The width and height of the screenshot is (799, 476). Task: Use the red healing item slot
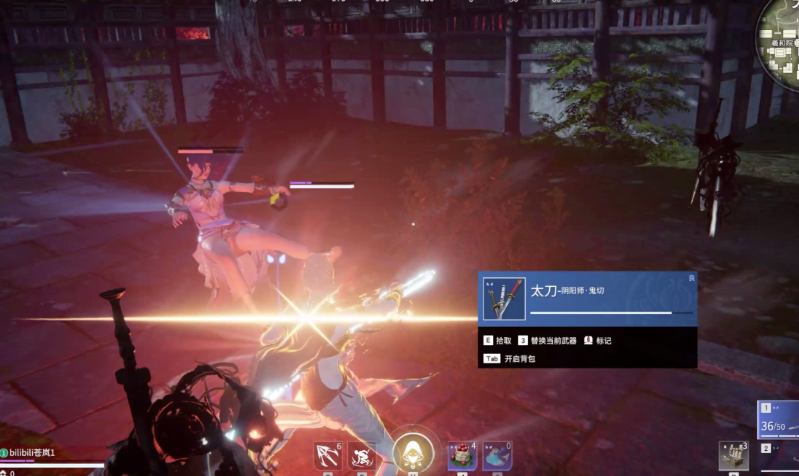(x=462, y=456)
